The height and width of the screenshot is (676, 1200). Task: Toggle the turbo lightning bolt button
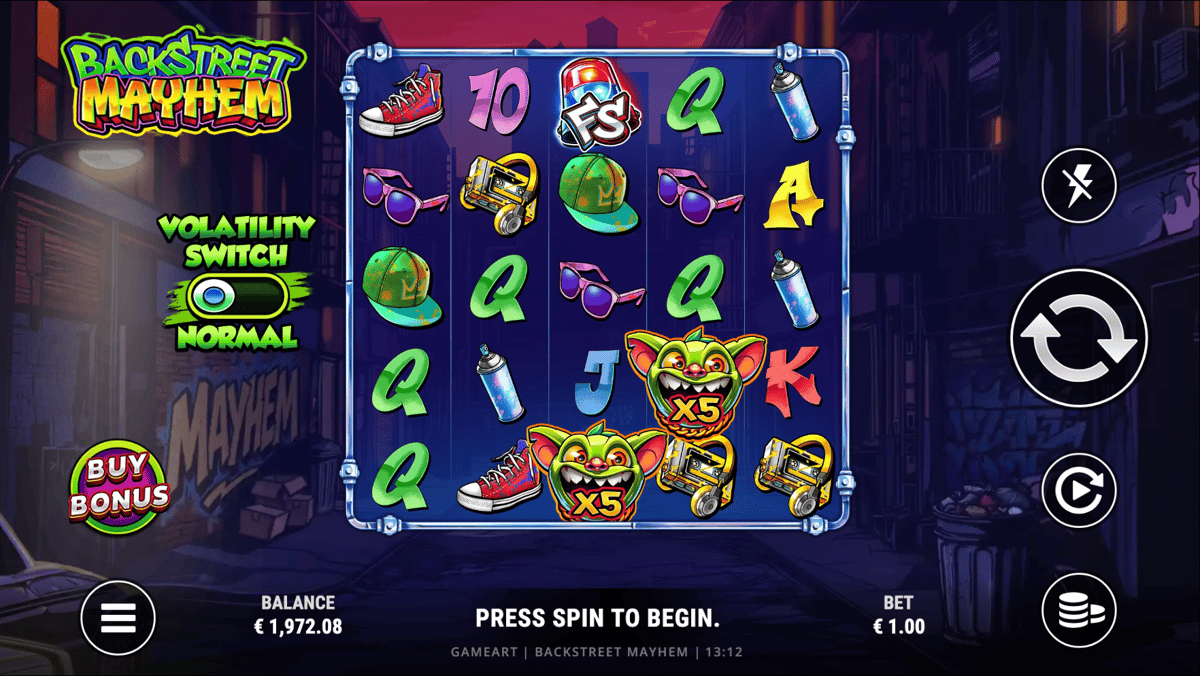point(1079,185)
